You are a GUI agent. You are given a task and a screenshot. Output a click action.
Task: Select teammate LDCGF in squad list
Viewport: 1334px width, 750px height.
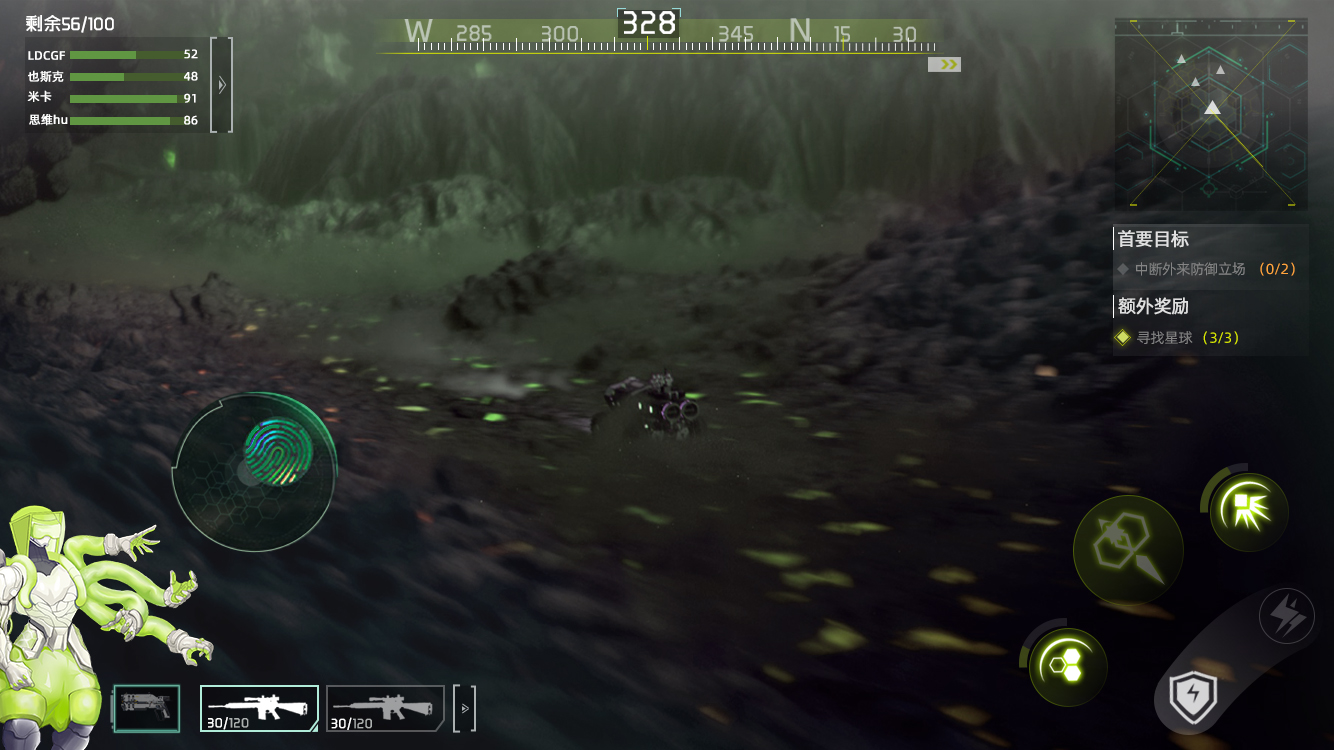tap(112, 55)
